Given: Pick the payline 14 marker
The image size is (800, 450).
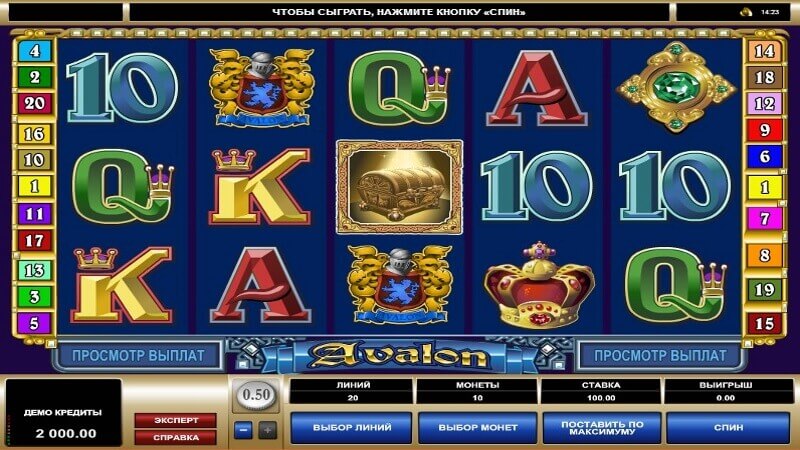Looking at the screenshot, I should pos(765,49).
